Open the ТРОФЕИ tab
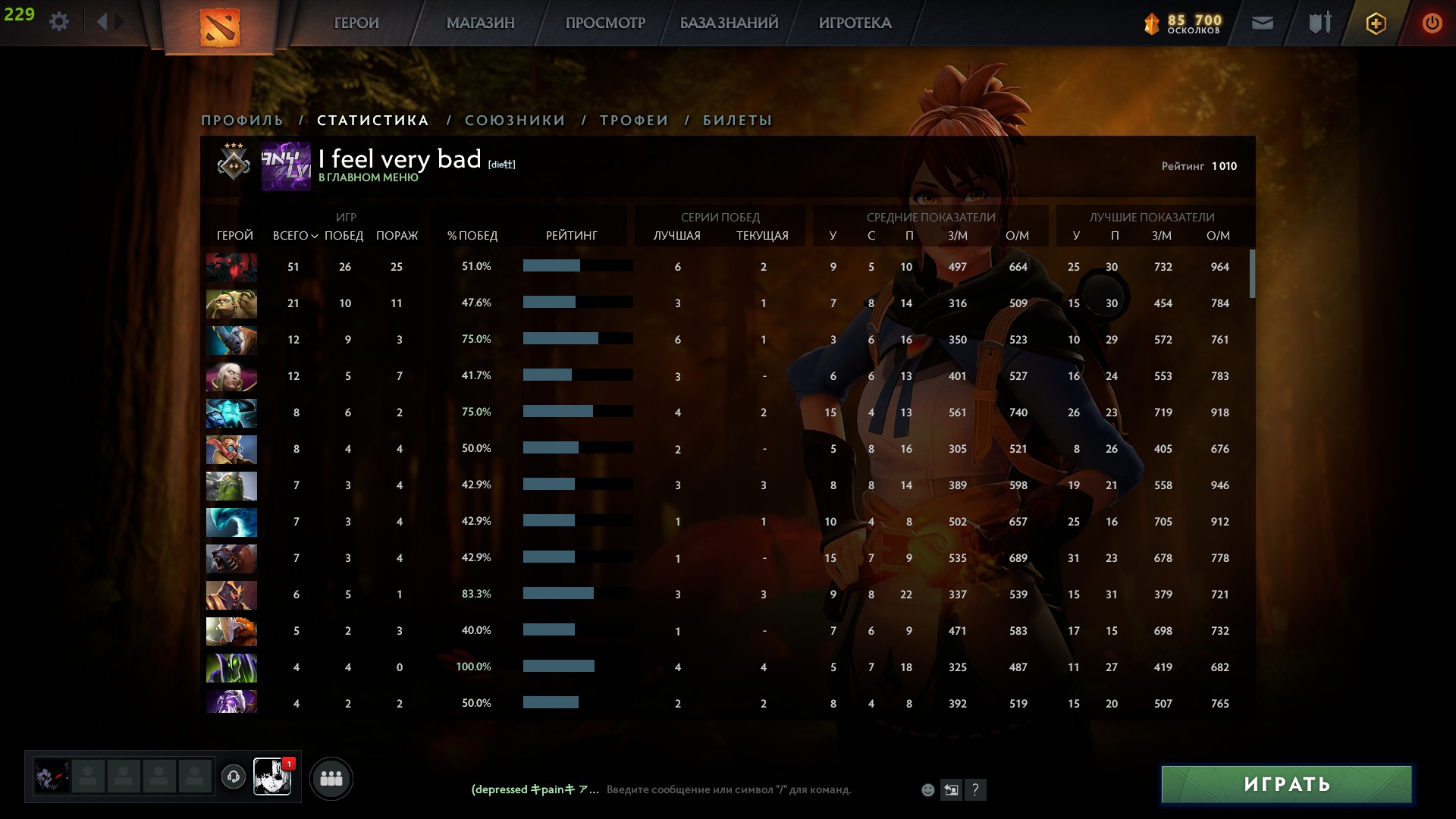The width and height of the screenshot is (1456, 819). click(633, 120)
